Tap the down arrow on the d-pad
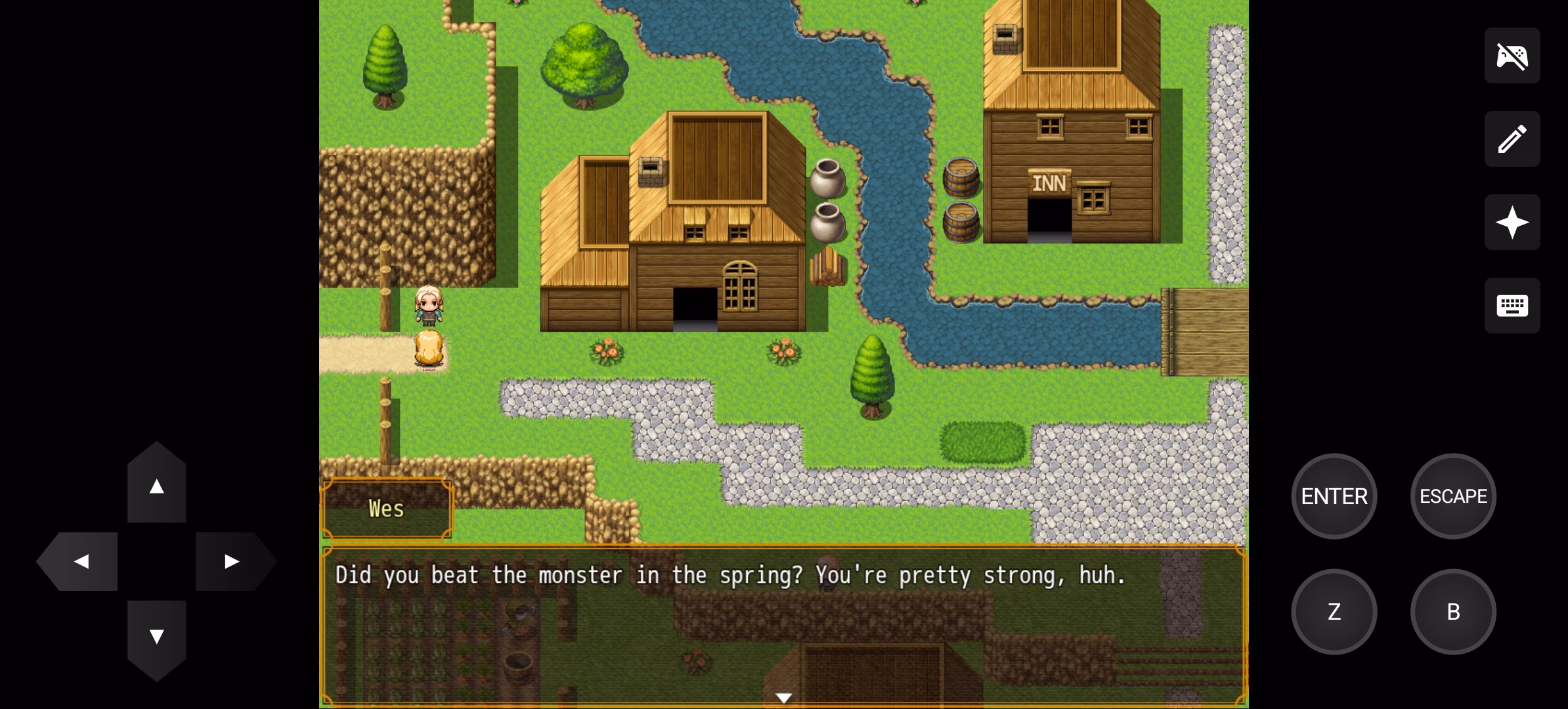Image resolution: width=1568 pixels, height=709 pixels. pyautogui.click(x=156, y=636)
